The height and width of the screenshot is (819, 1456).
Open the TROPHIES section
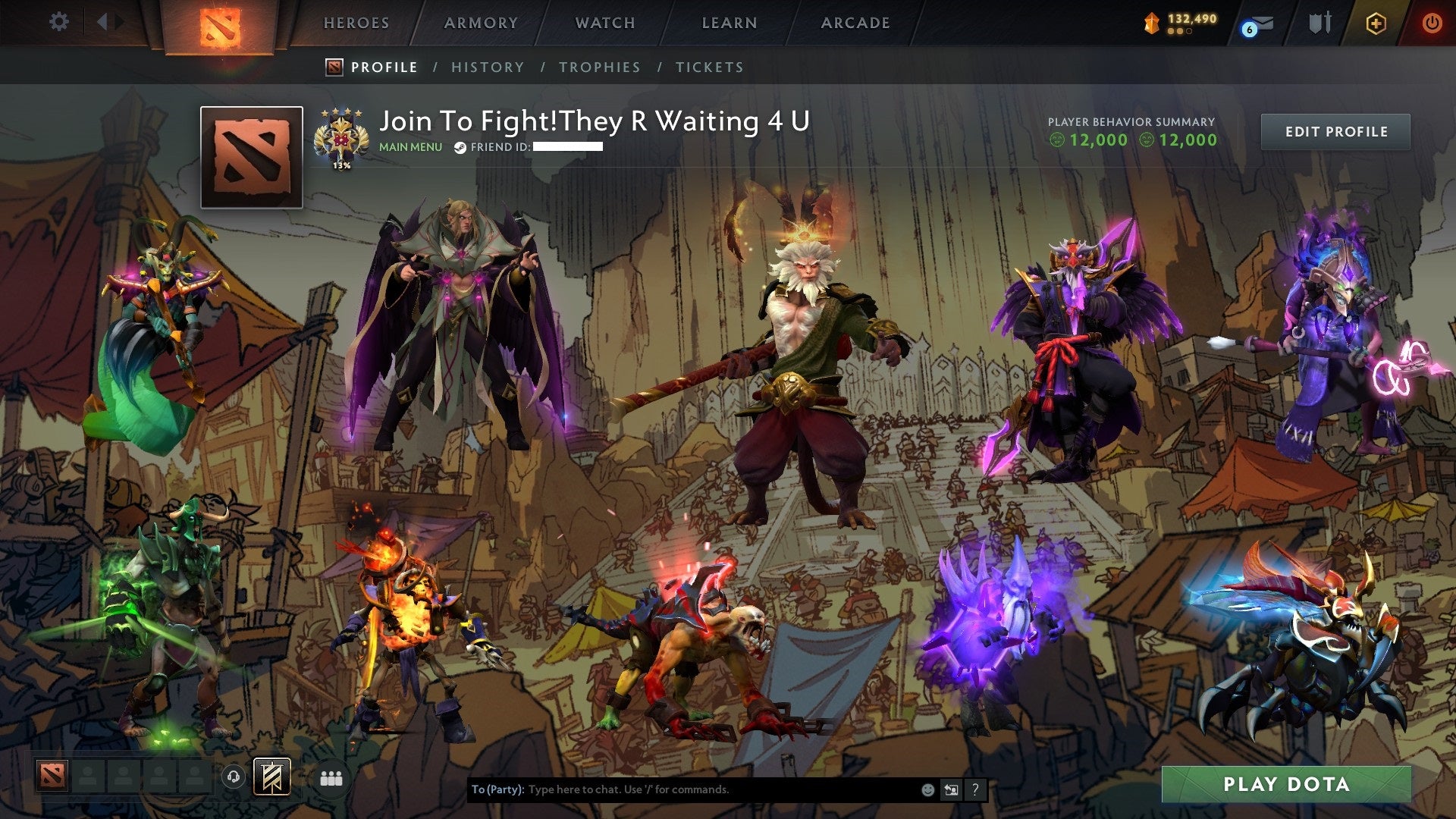coord(598,67)
